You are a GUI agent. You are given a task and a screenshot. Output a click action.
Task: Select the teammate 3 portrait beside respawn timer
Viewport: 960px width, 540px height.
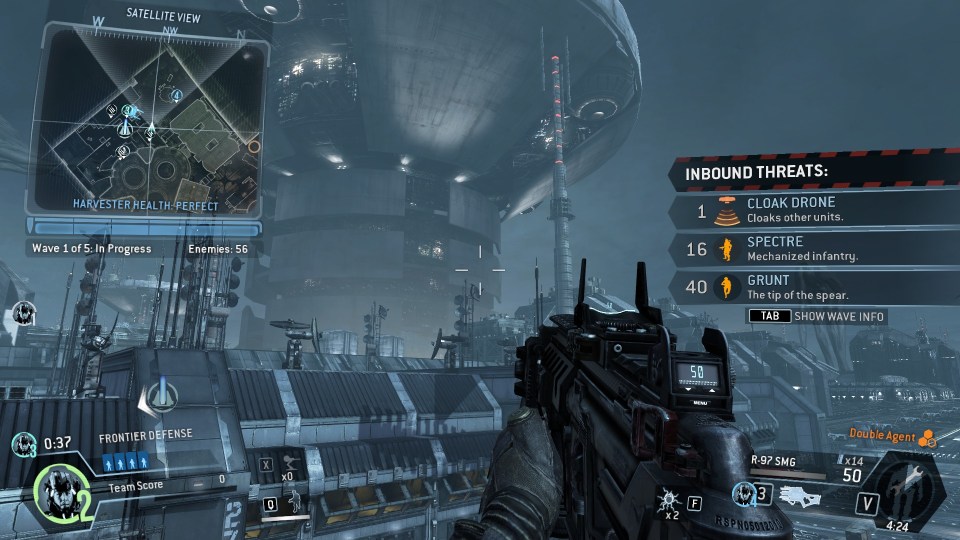(x=20, y=442)
